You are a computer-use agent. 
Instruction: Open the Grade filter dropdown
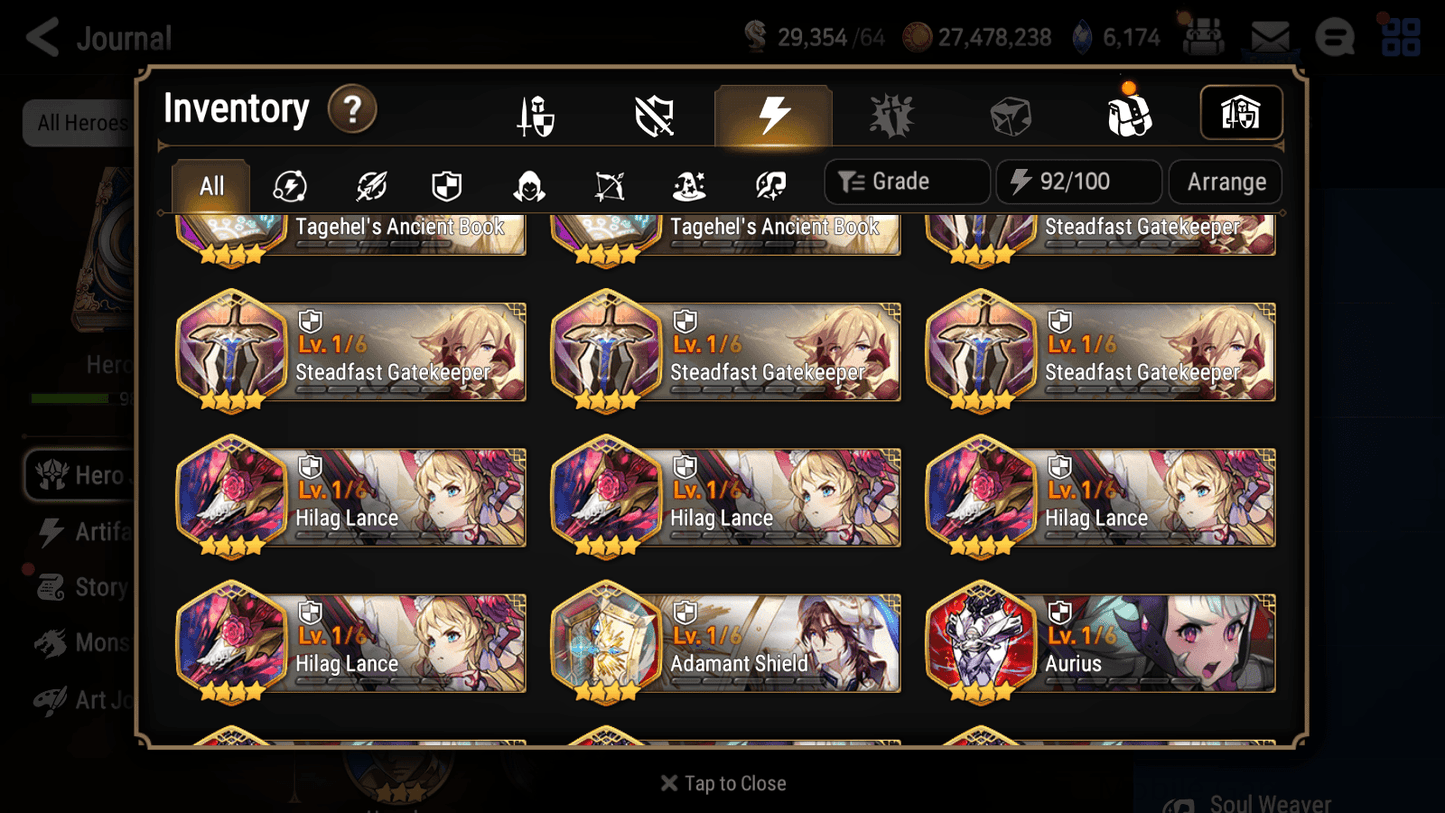pyautogui.click(x=906, y=182)
